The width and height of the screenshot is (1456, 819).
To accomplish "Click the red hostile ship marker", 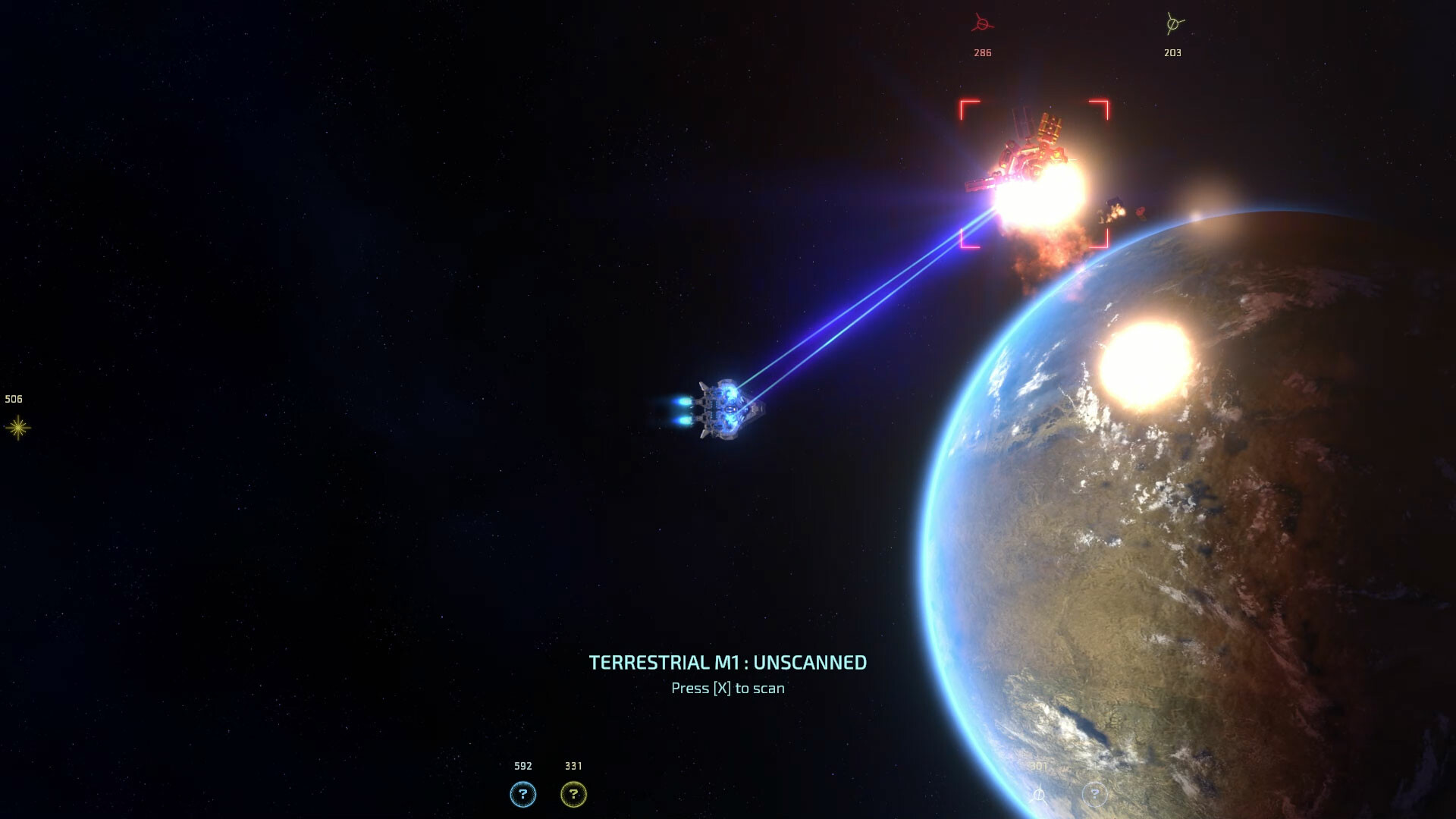I will pyautogui.click(x=983, y=24).
